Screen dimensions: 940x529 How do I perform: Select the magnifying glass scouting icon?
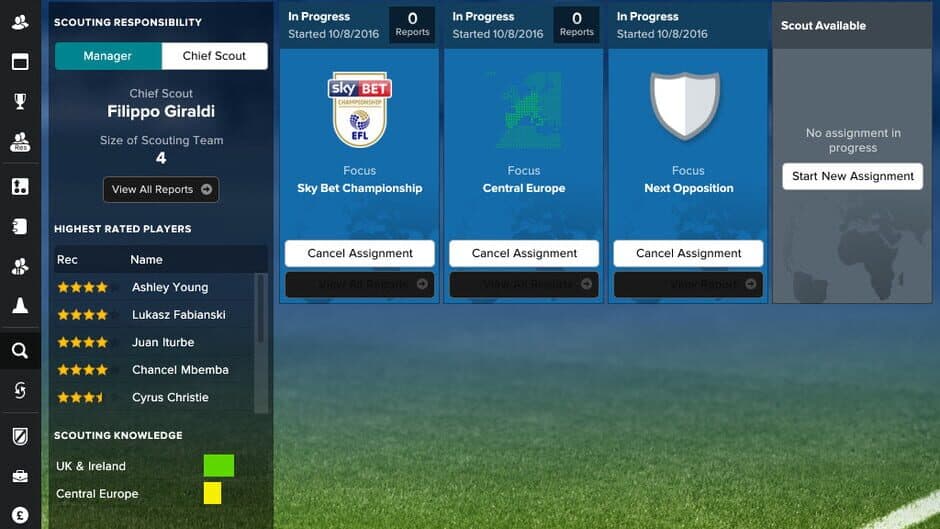20,350
